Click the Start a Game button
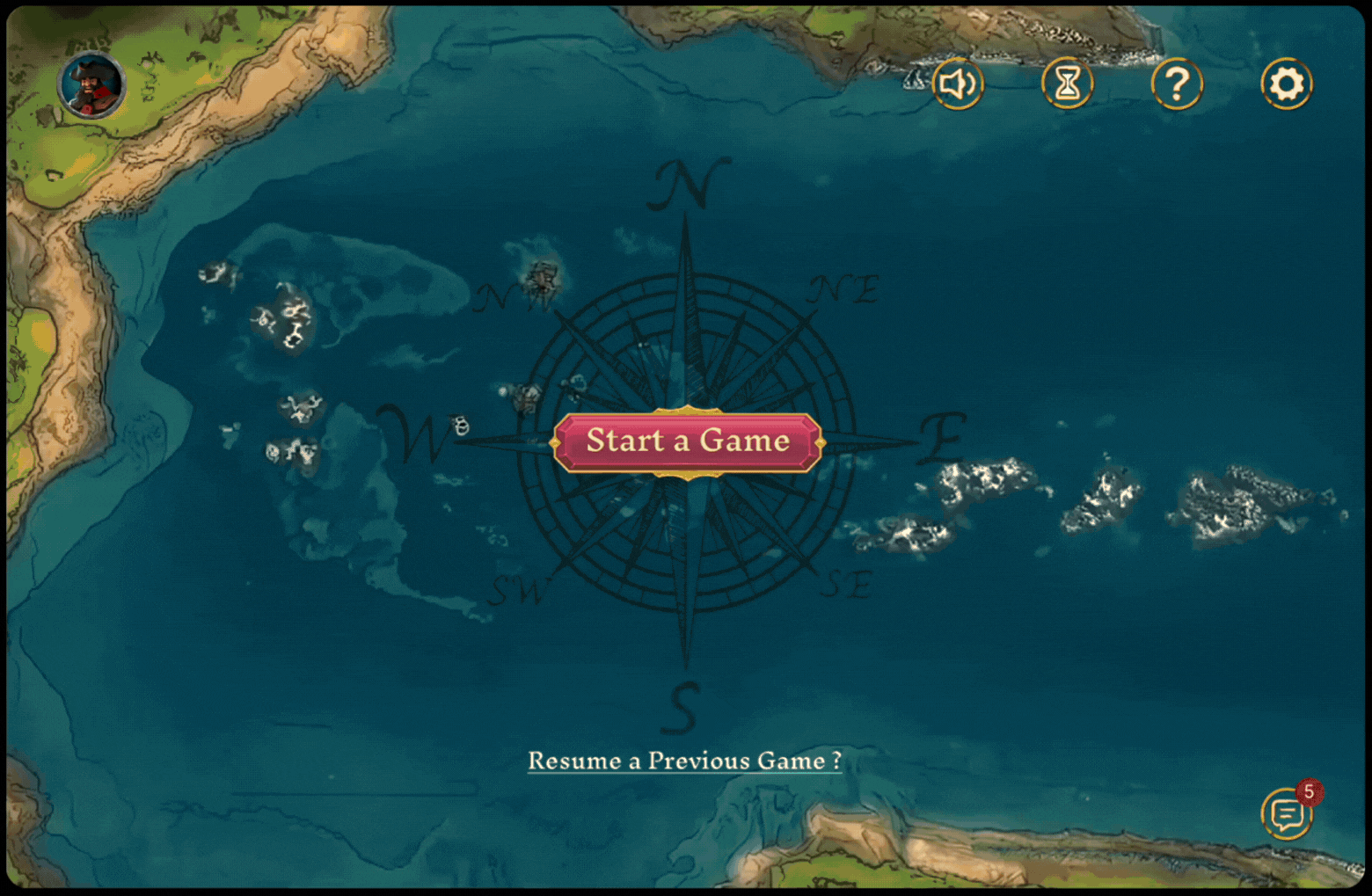The image size is (1372, 896). tap(687, 441)
